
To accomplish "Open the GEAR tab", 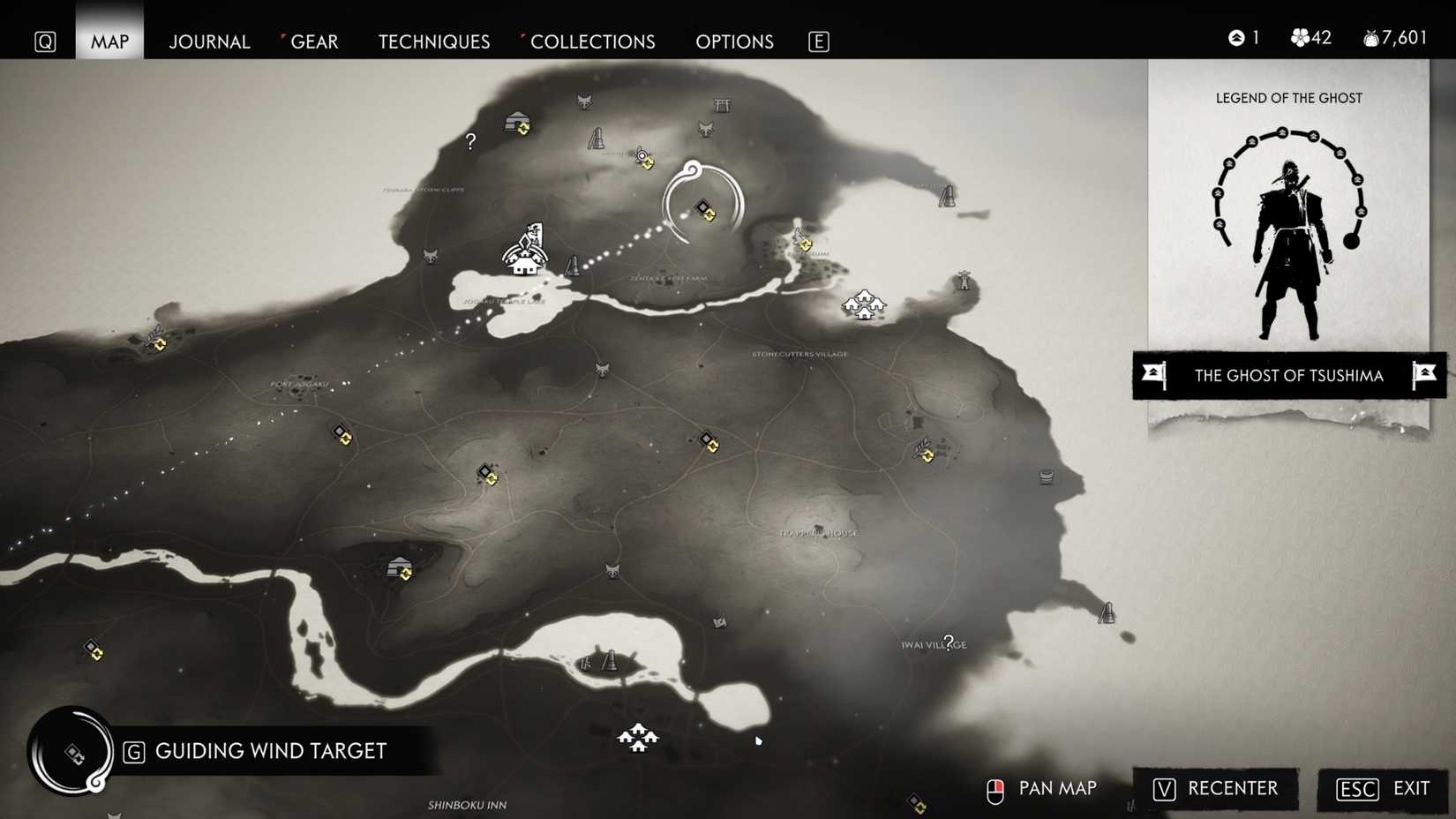I will tap(314, 41).
